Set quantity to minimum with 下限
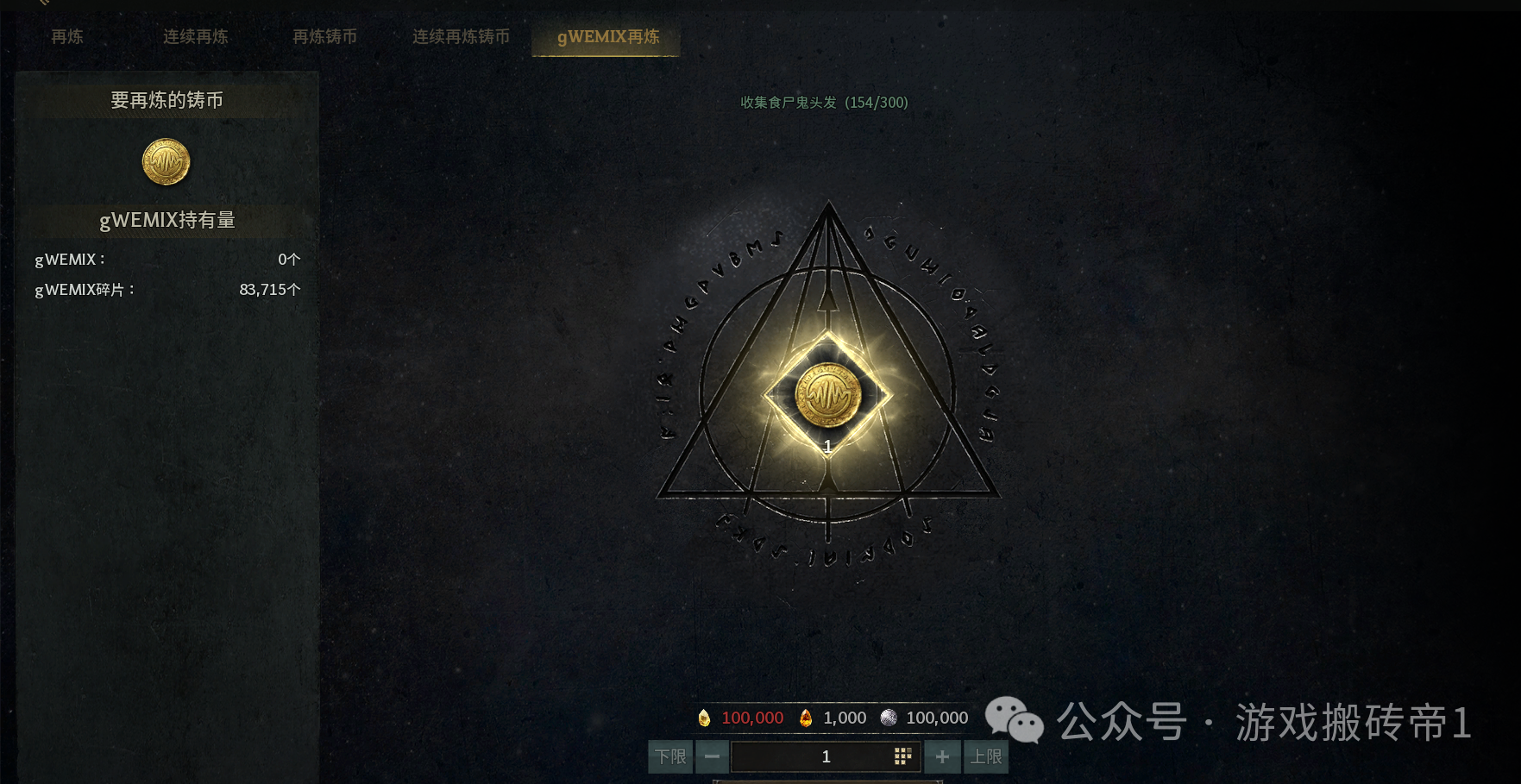The height and width of the screenshot is (784, 1521). pyautogui.click(x=670, y=757)
